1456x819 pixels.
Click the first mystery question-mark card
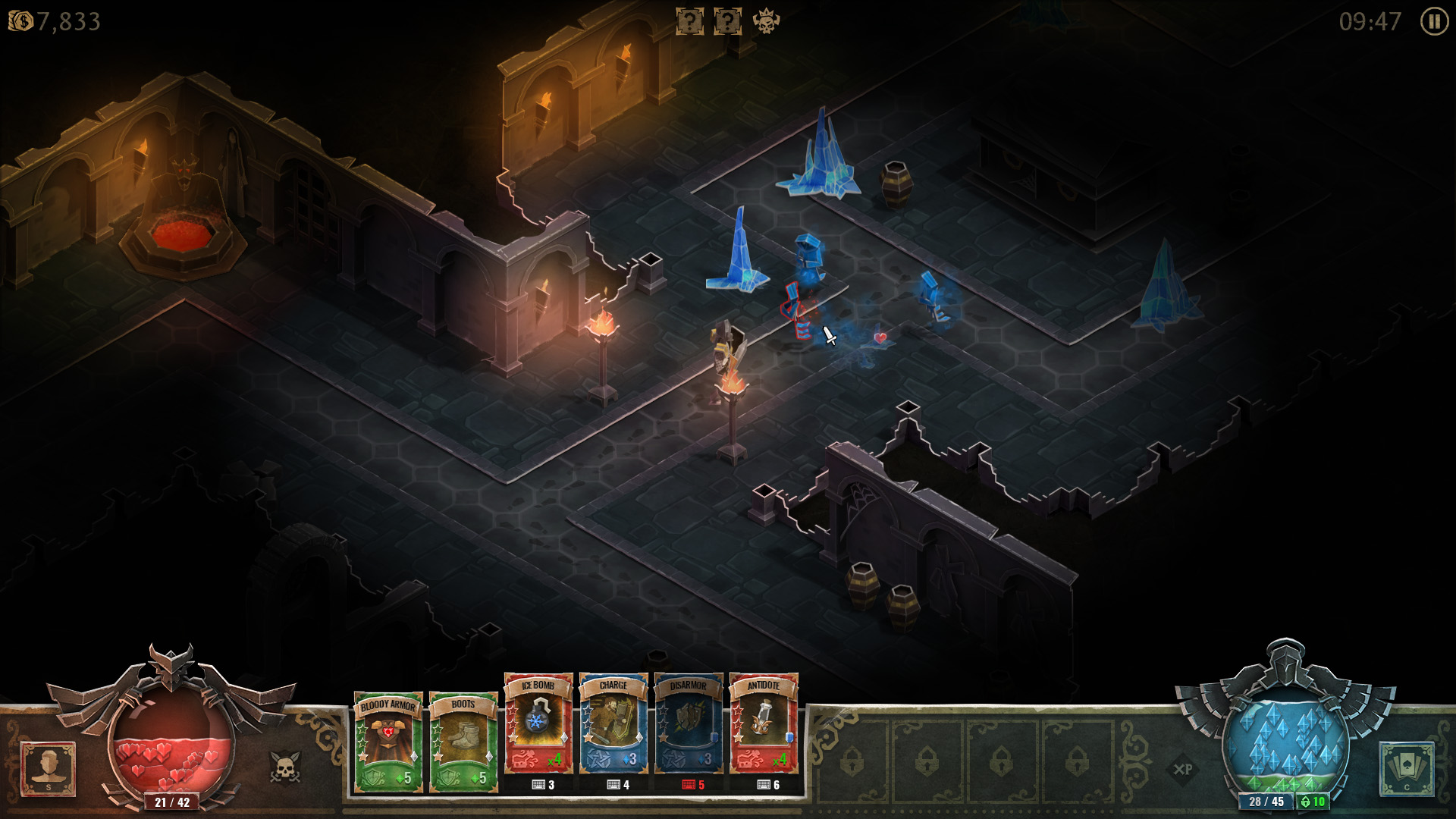pyautogui.click(x=689, y=21)
